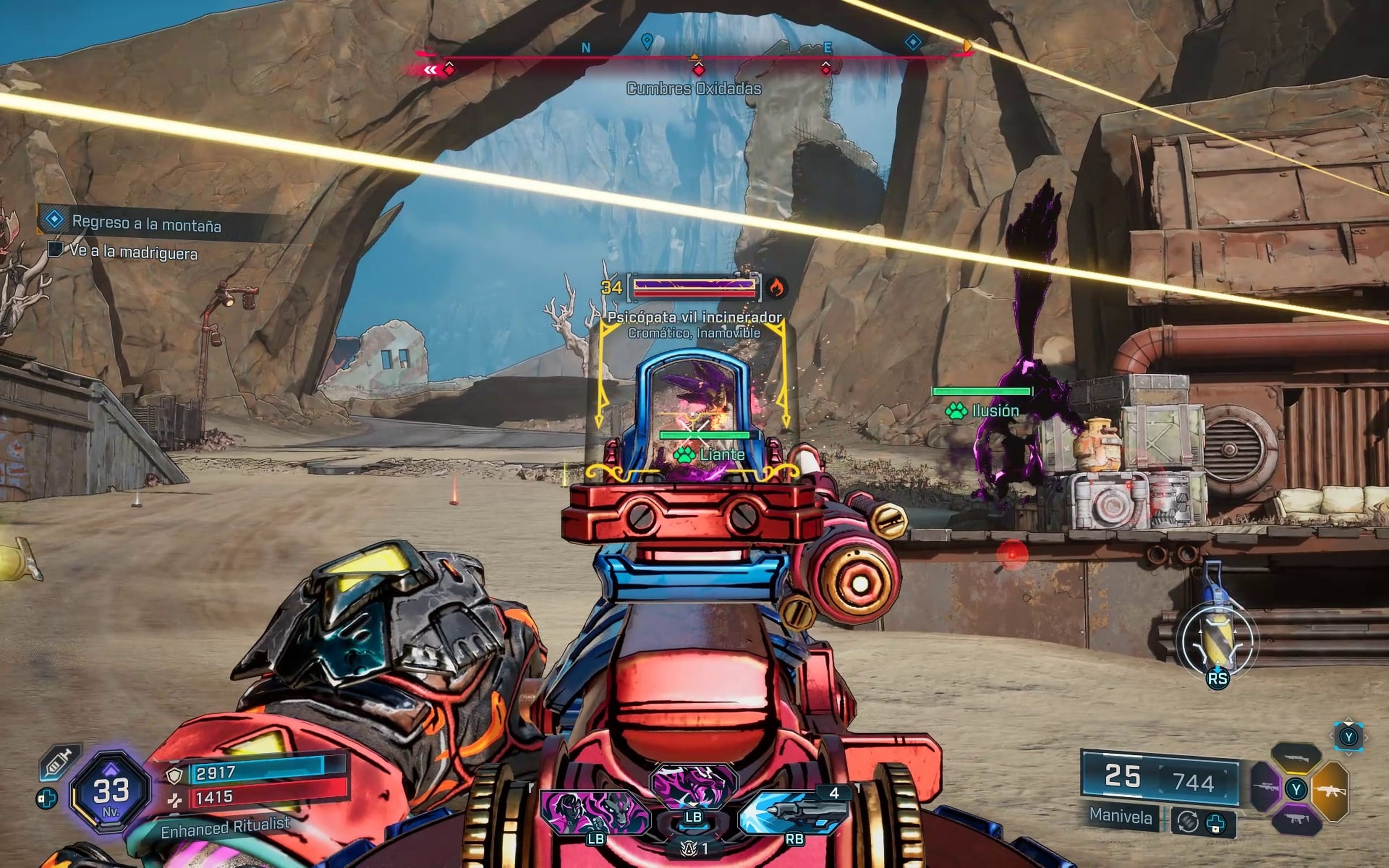Select the Cumbres Oxidadas zone label
Image resolution: width=1389 pixels, height=868 pixels.
click(x=694, y=89)
